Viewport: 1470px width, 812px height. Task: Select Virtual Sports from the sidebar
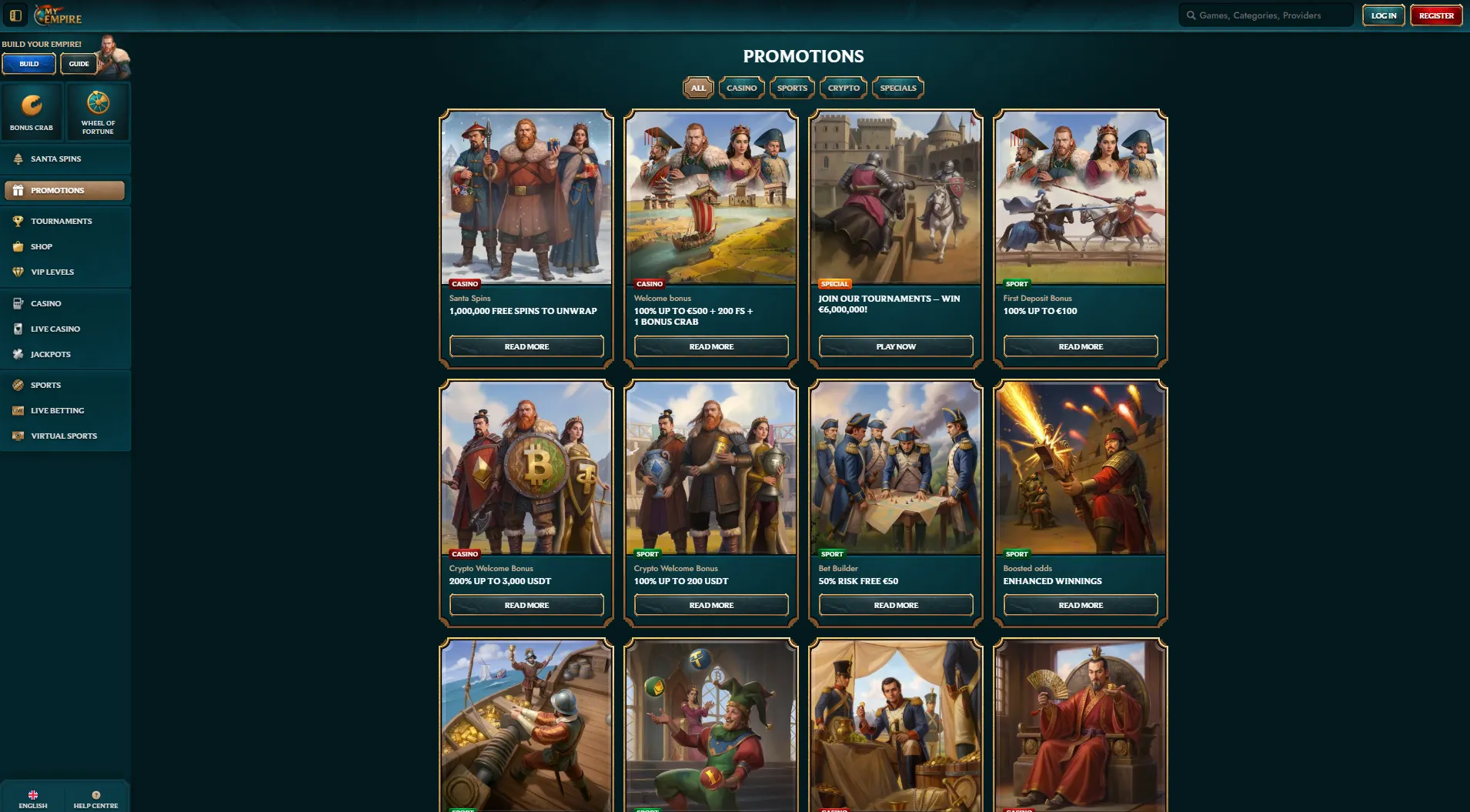coord(64,436)
